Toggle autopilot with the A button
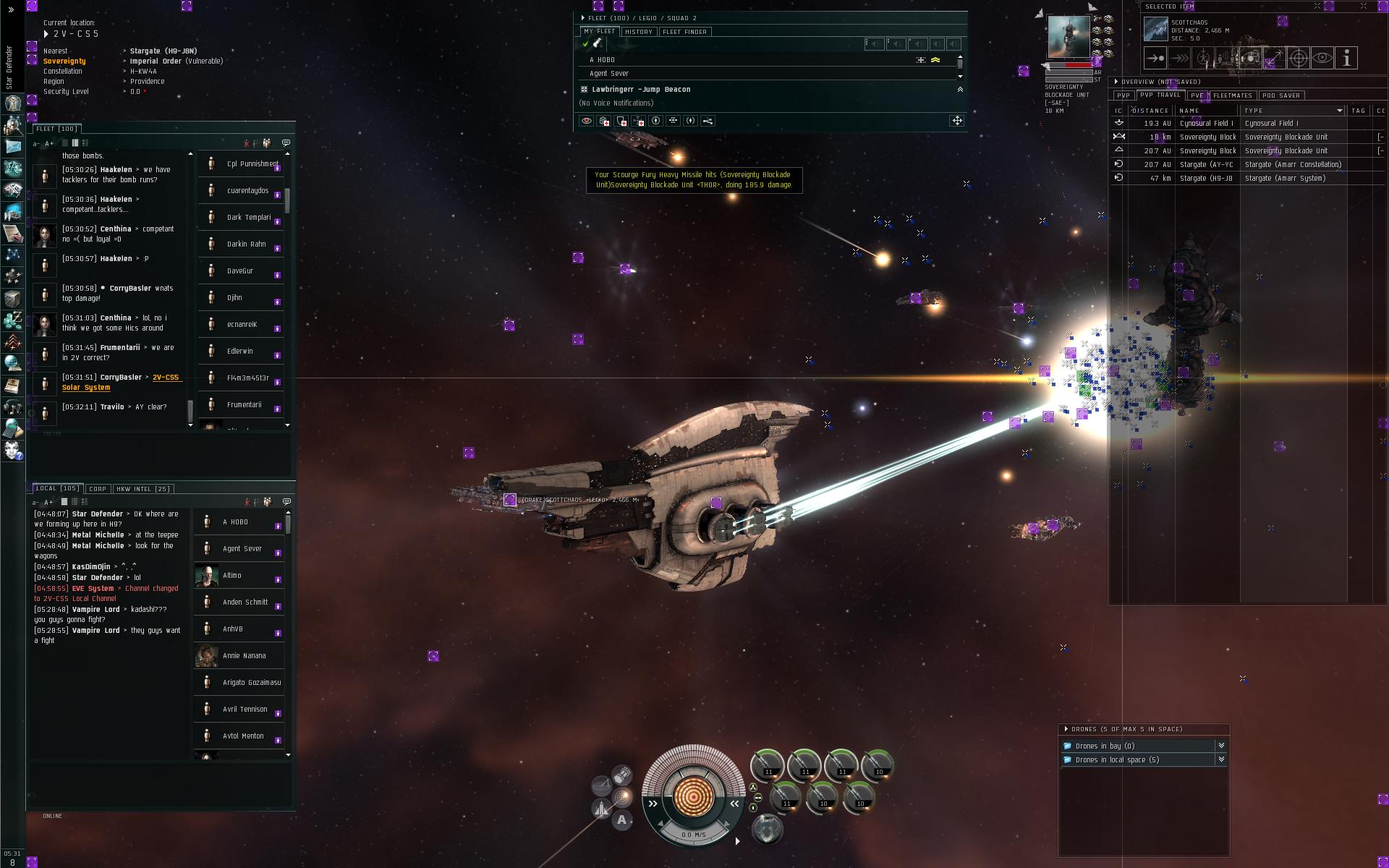Viewport: 1389px width, 868px height. point(621,820)
